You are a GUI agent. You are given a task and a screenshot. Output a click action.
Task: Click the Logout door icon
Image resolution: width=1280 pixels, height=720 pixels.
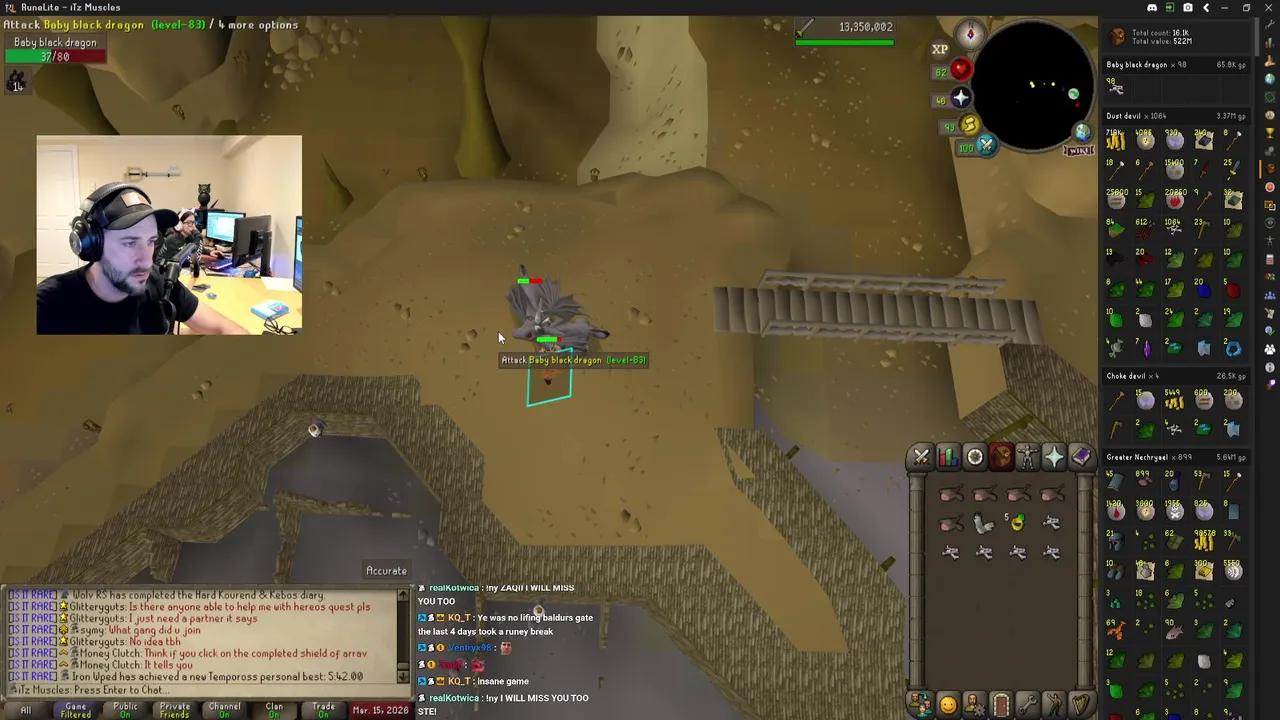coord(1001,705)
